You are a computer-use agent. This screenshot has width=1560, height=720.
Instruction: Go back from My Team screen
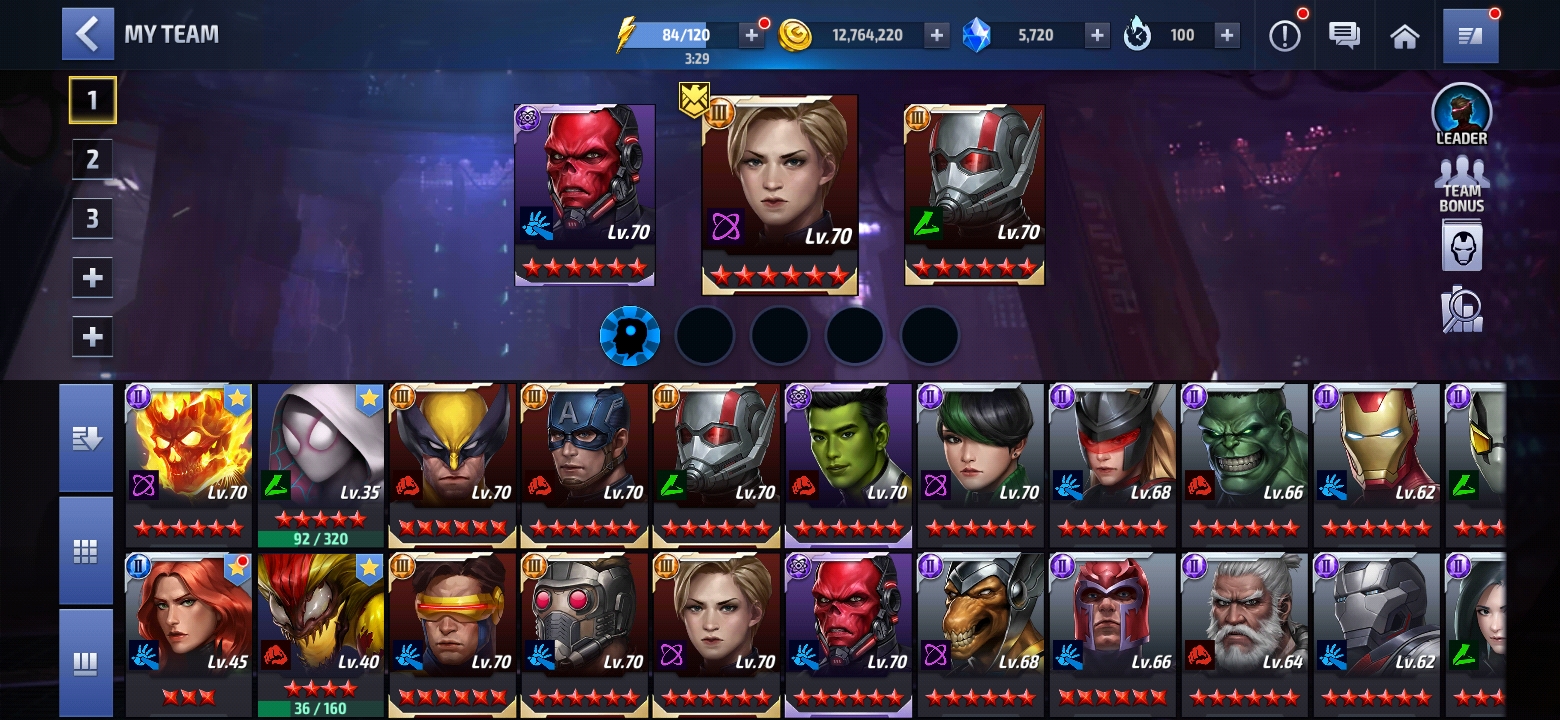[87, 35]
